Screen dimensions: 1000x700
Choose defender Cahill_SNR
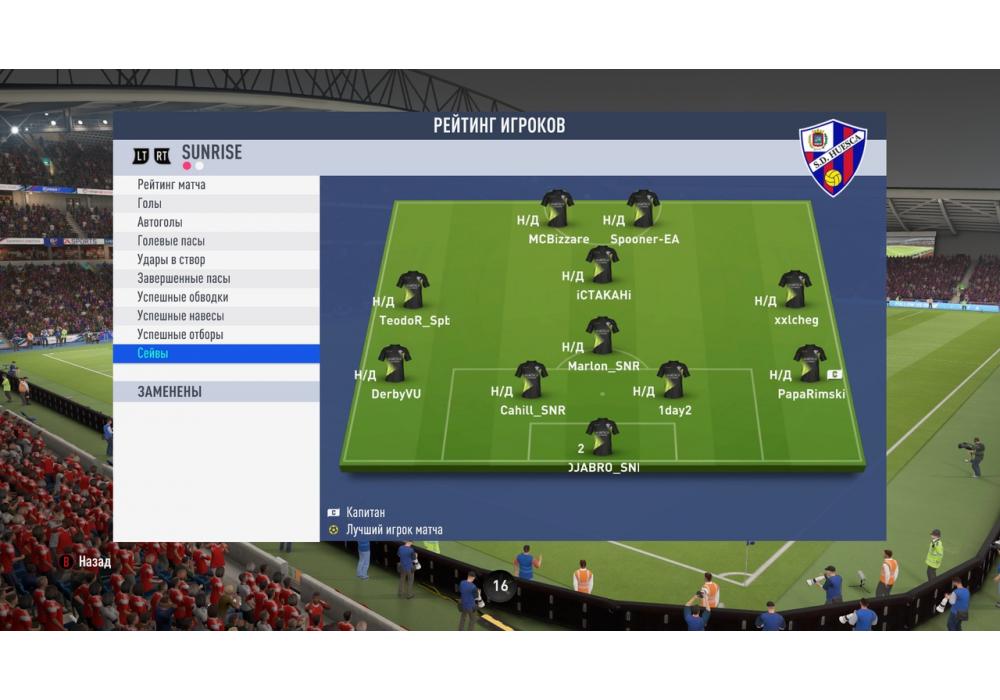531,380
